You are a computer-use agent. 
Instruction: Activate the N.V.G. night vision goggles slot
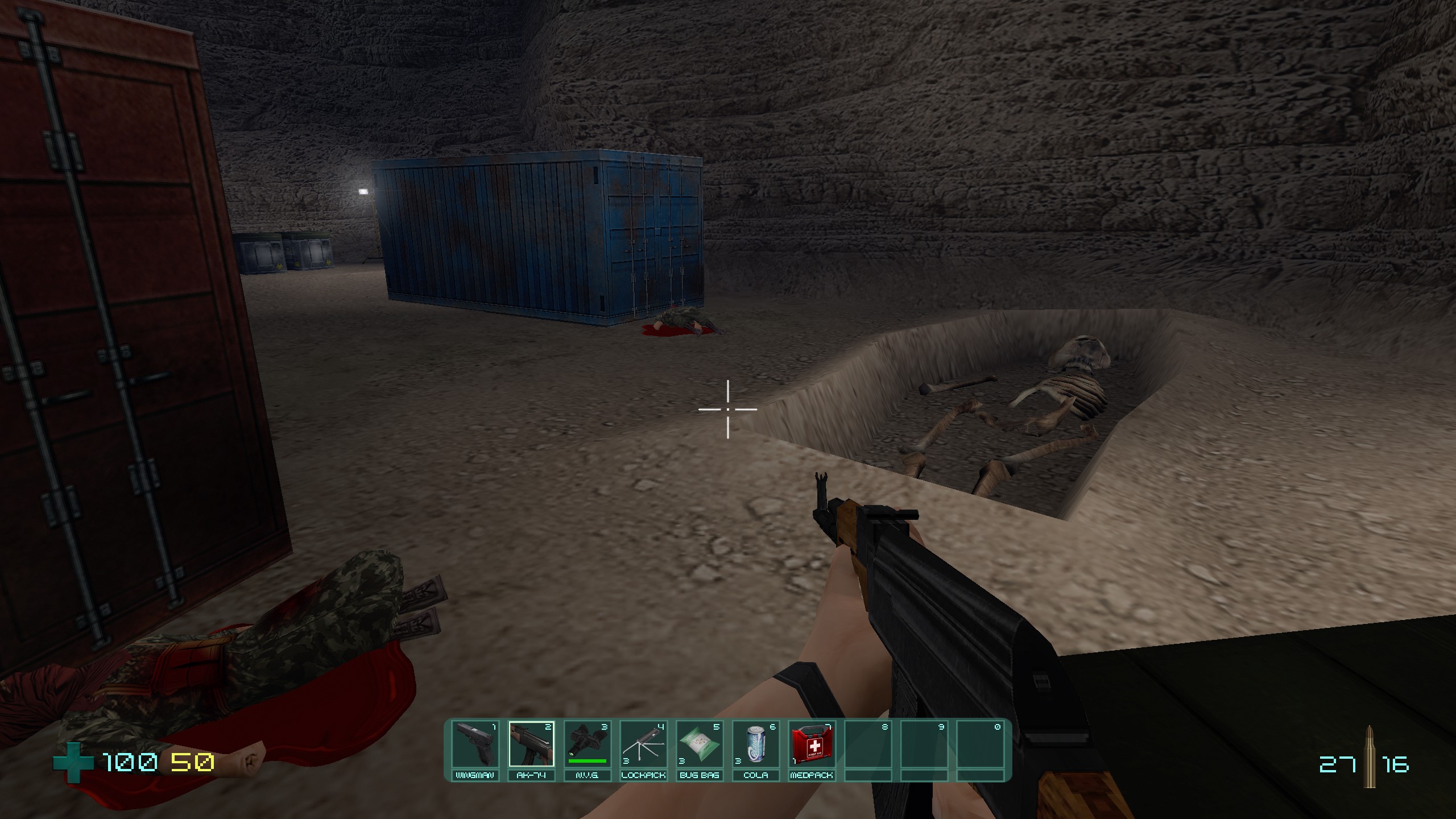pyautogui.click(x=587, y=745)
